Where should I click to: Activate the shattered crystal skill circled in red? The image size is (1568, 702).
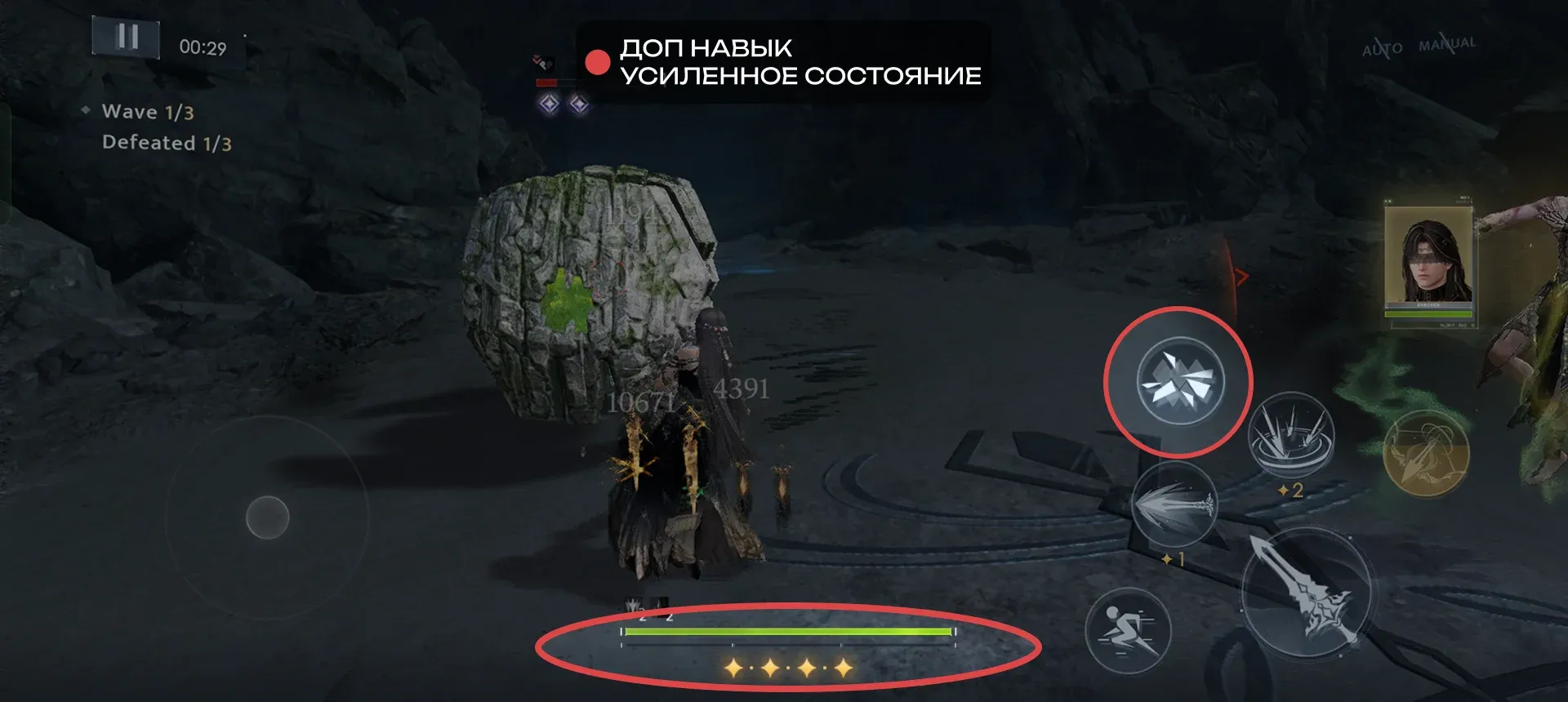pos(1179,380)
